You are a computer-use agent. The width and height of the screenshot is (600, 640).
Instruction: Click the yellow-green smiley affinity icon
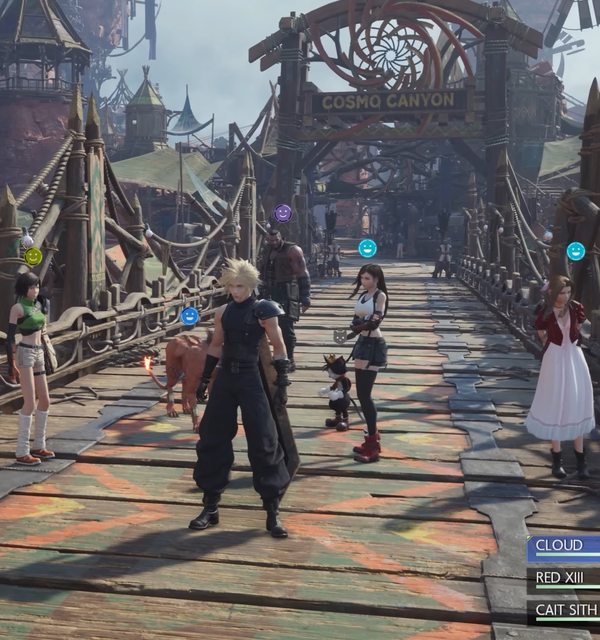click(x=33, y=256)
